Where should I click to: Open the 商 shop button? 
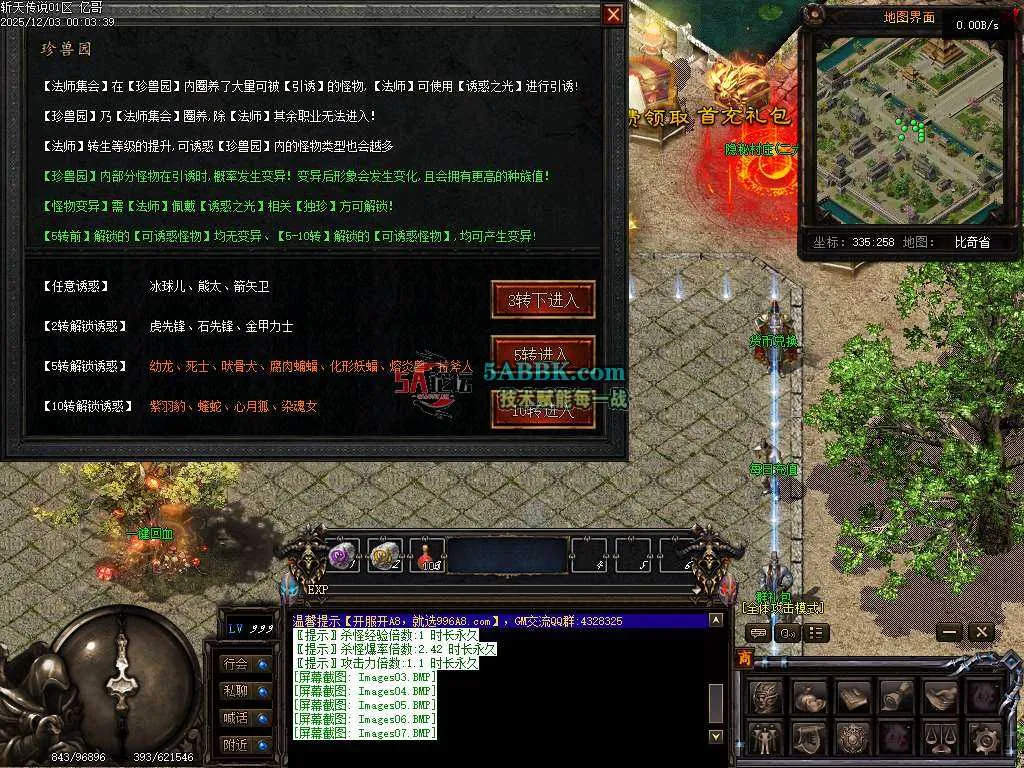coord(744,658)
